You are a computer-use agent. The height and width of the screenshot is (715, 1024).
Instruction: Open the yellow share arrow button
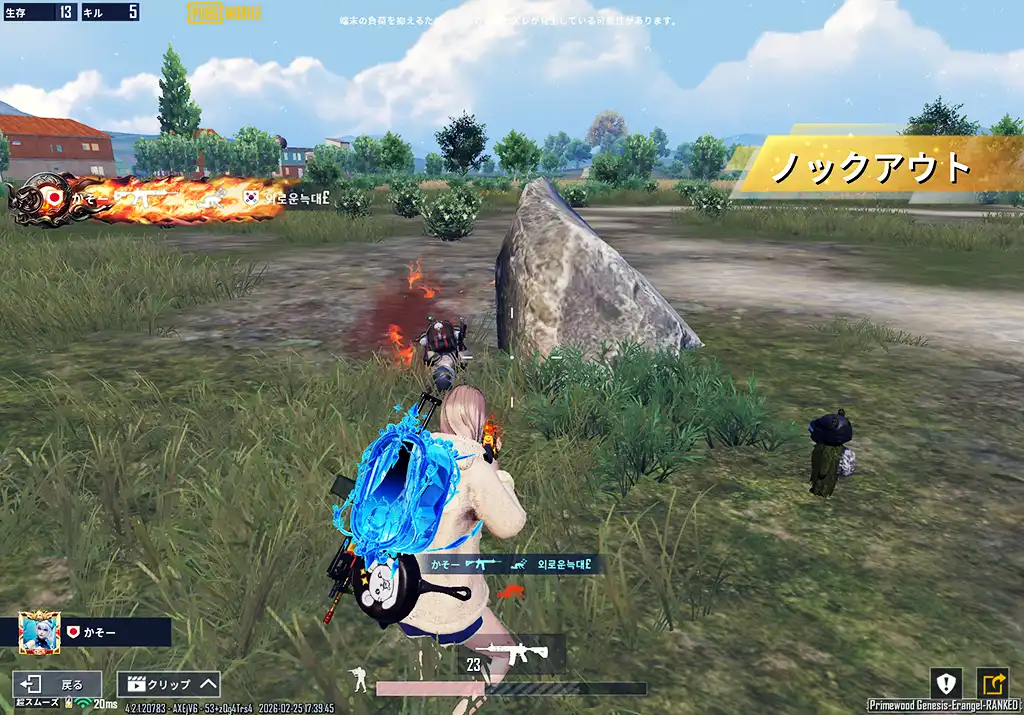click(993, 684)
